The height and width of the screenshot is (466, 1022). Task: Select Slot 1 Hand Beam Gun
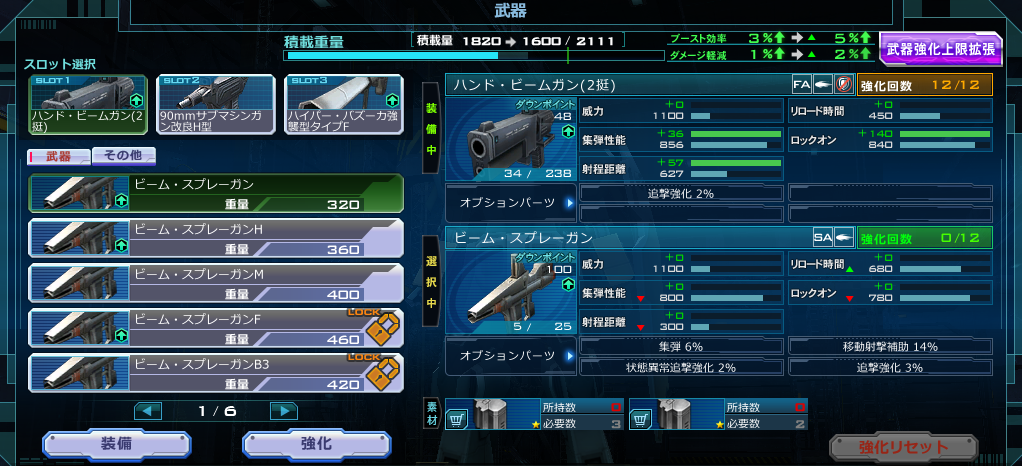(x=88, y=105)
